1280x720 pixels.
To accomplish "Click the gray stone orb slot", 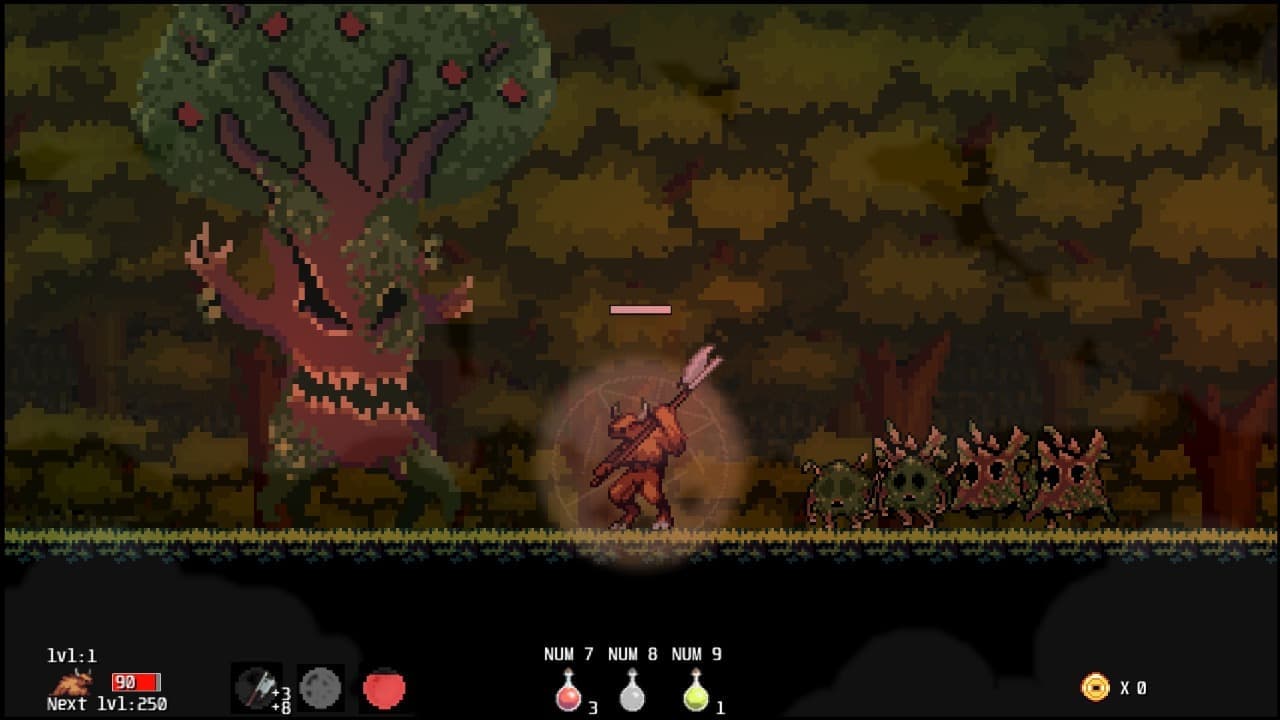I will coord(320,688).
